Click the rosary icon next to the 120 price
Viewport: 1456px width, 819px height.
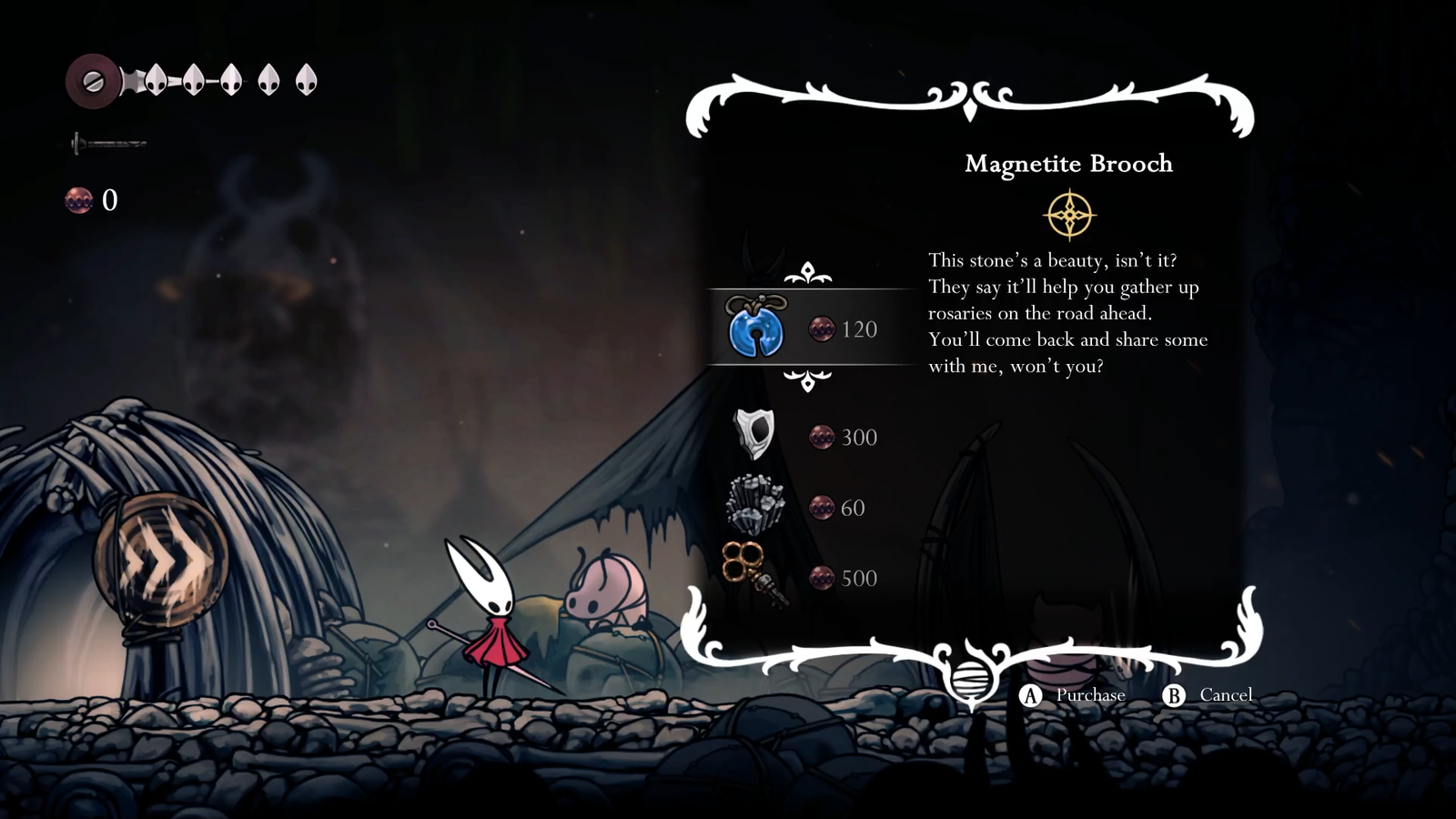click(x=822, y=329)
